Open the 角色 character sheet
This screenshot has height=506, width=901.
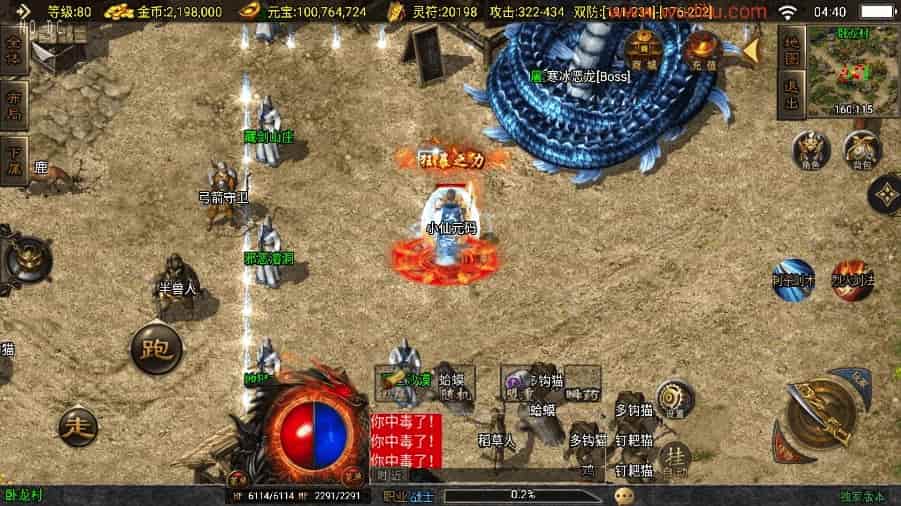(x=811, y=150)
